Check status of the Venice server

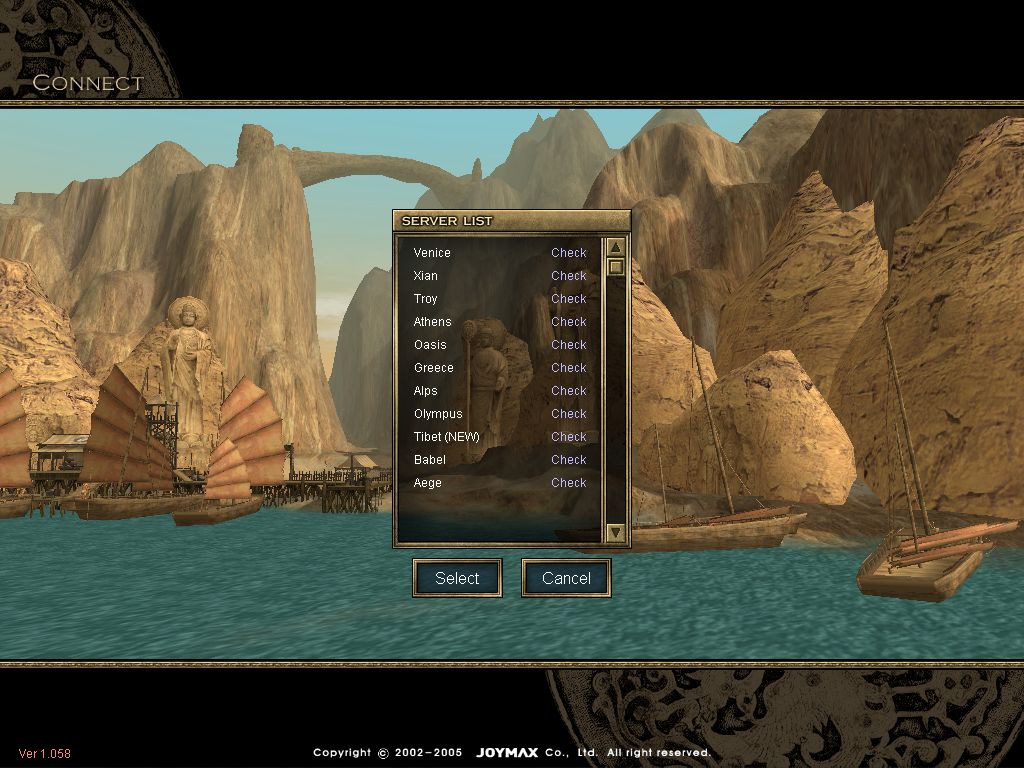point(569,253)
